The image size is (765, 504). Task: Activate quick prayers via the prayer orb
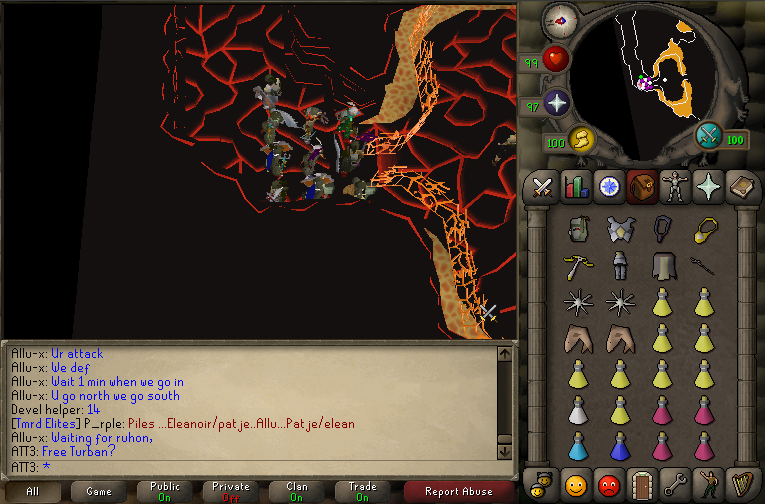click(x=557, y=102)
